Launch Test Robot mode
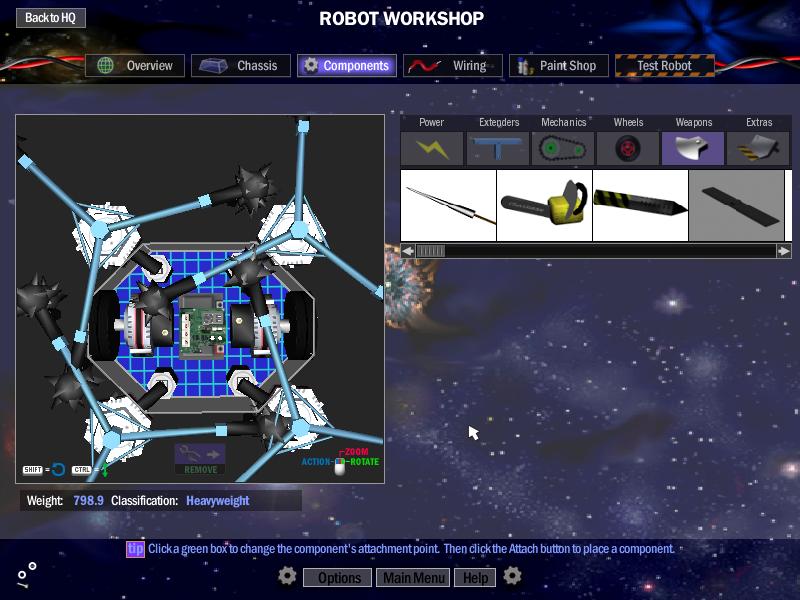Viewport: 800px width, 600px height. coord(666,66)
